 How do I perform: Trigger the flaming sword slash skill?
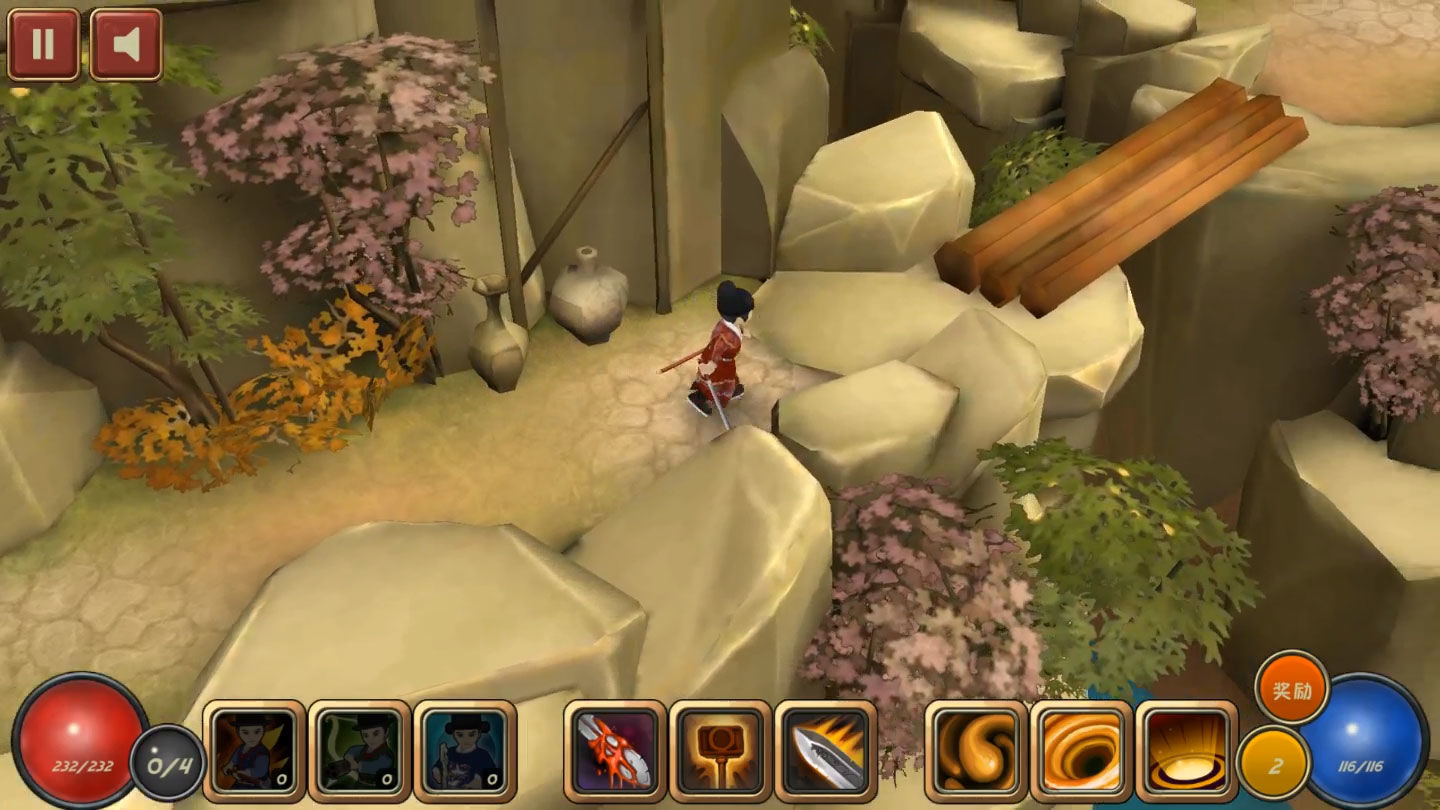coord(826,751)
